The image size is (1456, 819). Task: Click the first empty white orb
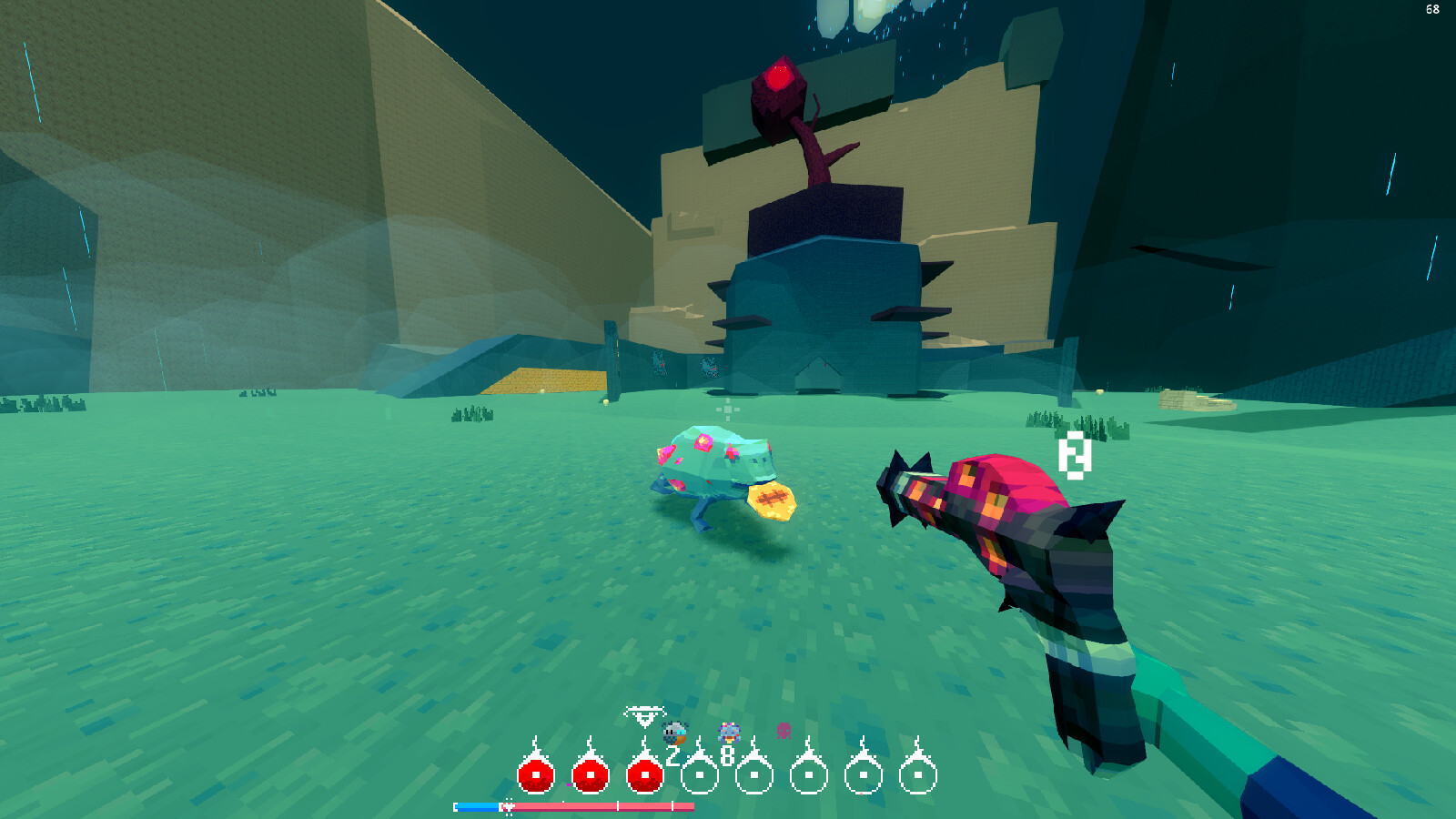[x=699, y=774]
